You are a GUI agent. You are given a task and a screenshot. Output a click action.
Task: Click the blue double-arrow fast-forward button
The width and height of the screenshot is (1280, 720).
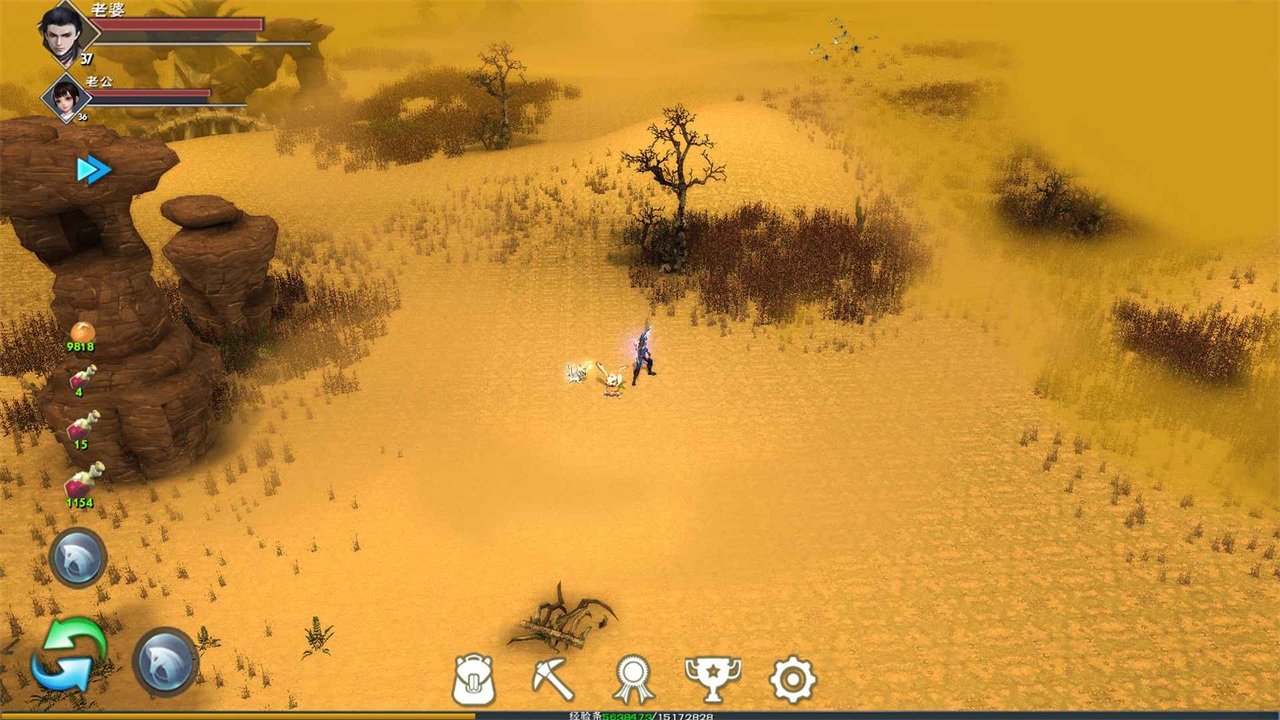click(93, 170)
